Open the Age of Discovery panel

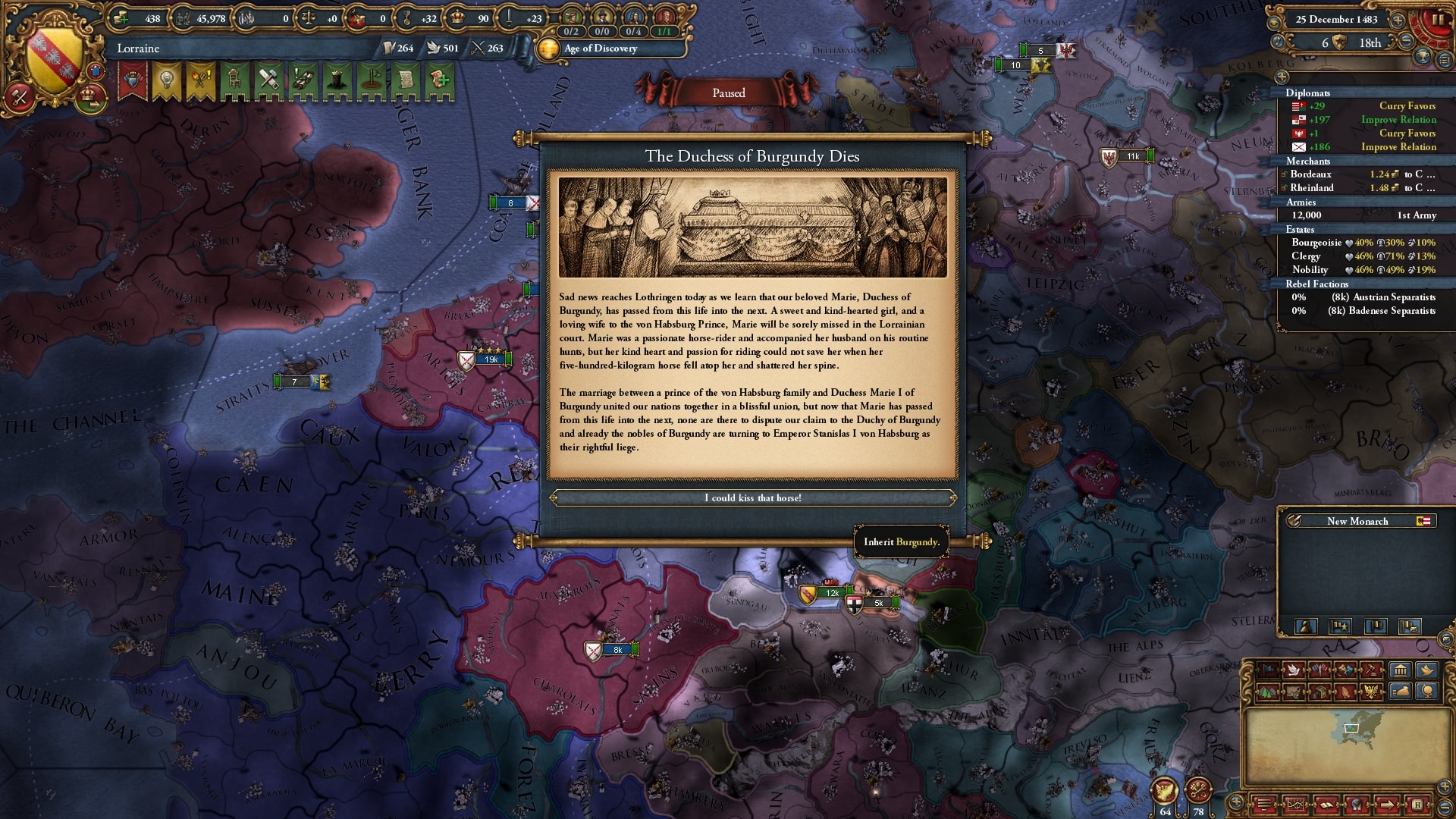click(601, 49)
